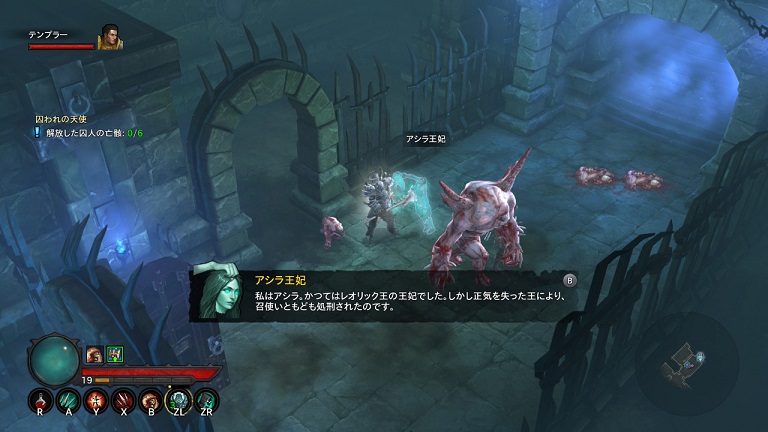Click the Templar follower portrait
The width and height of the screenshot is (768, 432).
pos(109,38)
